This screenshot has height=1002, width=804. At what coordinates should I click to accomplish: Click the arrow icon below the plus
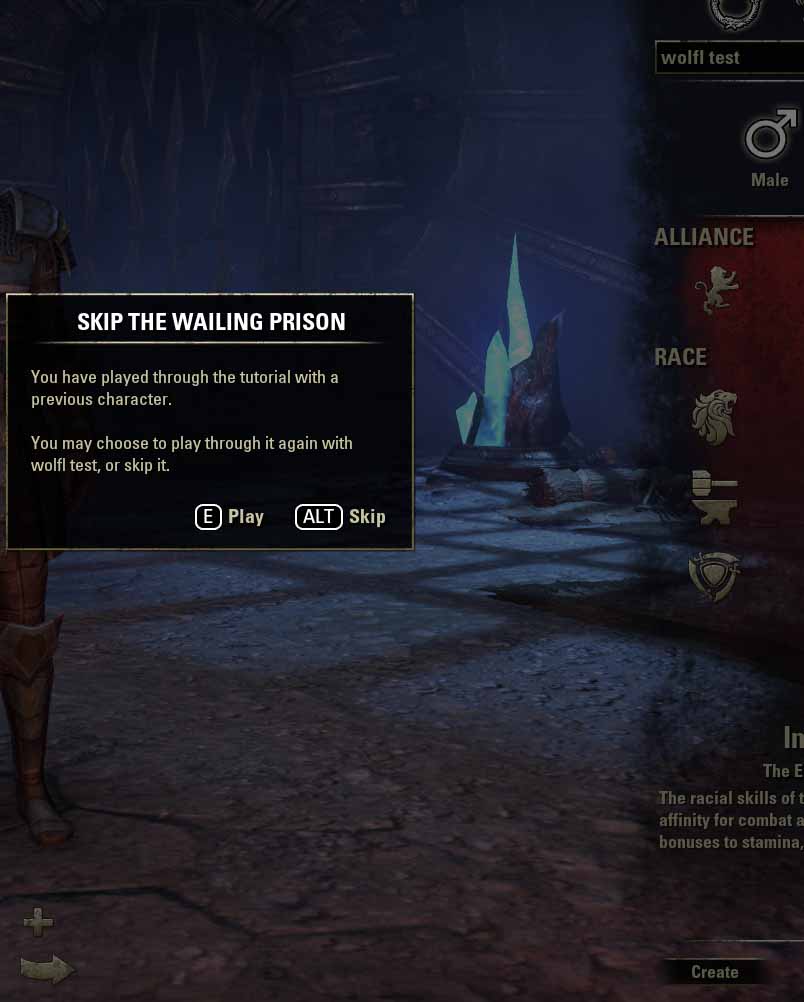47,969
